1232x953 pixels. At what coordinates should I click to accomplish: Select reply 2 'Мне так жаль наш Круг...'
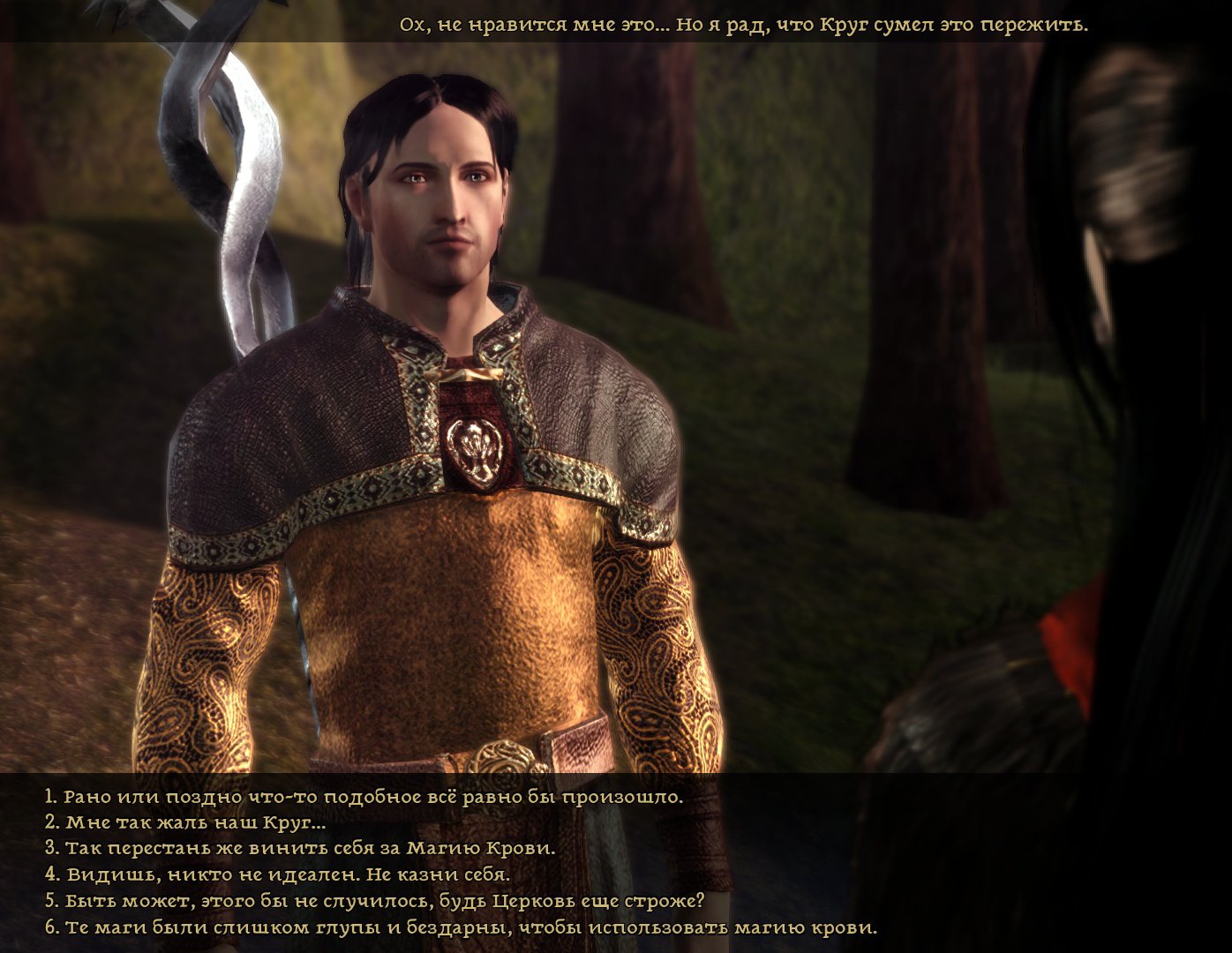pyautogui.click(x=185, y=822)
